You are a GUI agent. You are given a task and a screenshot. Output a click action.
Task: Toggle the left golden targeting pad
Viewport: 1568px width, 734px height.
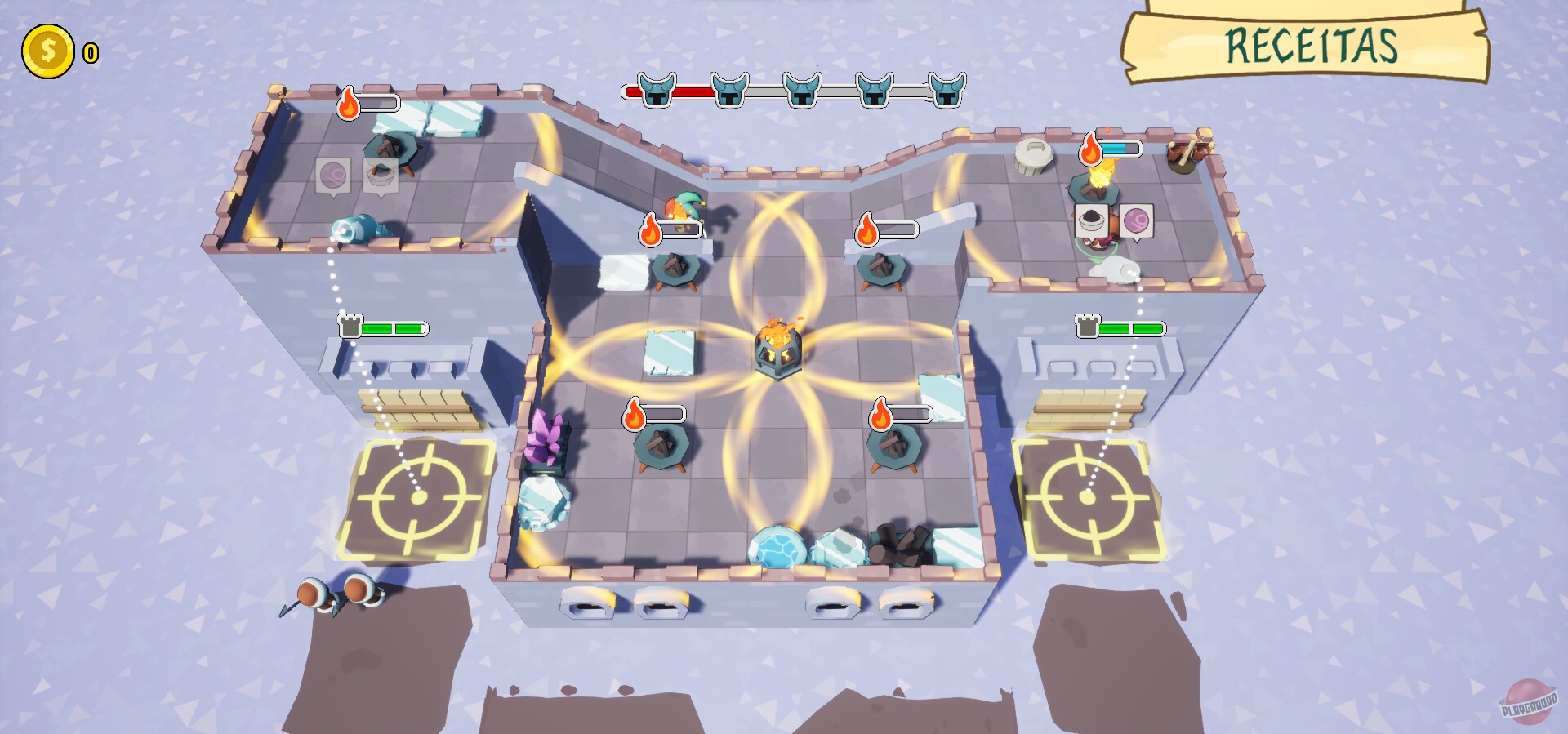419,496
